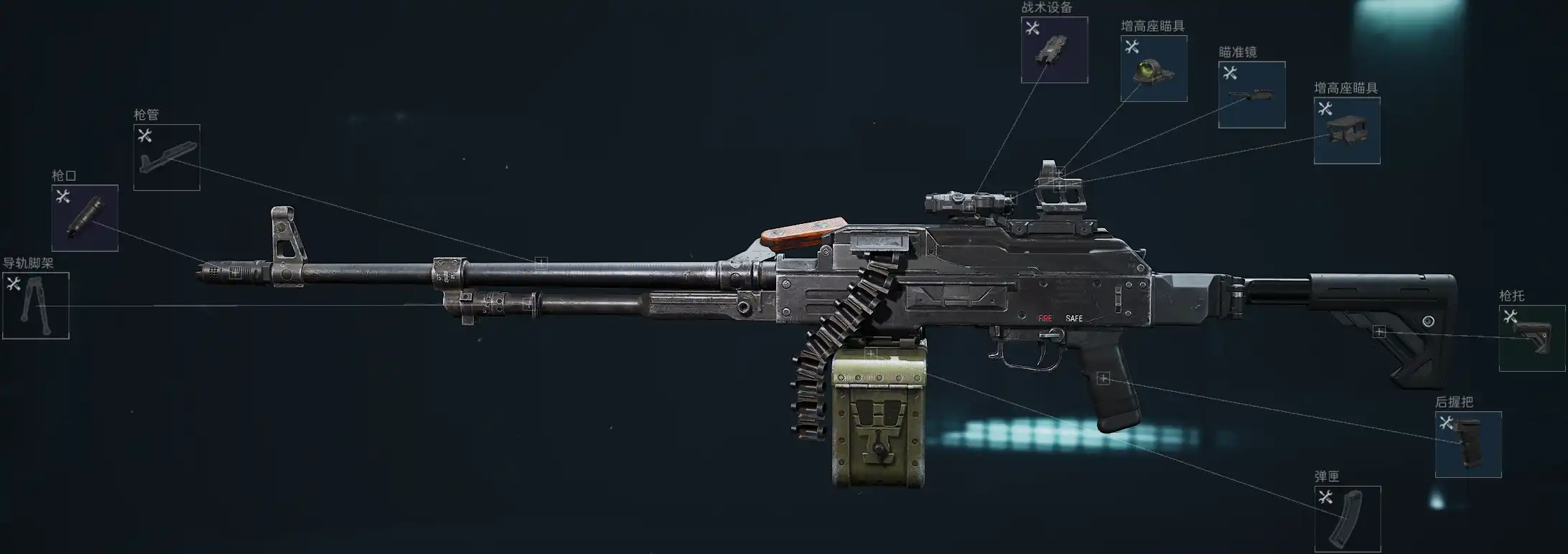Open the 枪管 barrel slot
The height and width of the screenshot is (554, 1568).
point(167,157)
